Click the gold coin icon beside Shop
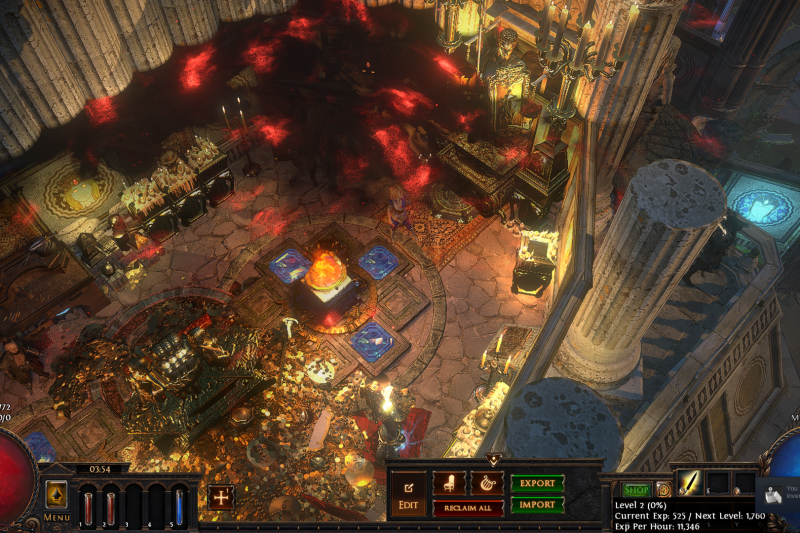 click(x=663, y=490)
